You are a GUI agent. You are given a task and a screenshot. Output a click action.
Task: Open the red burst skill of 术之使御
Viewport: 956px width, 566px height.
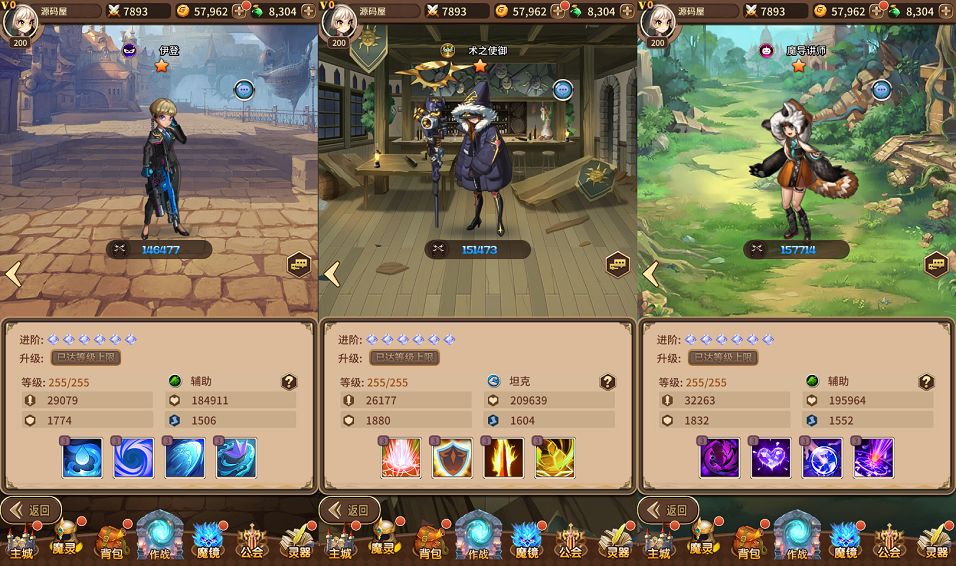coord(401,458)
